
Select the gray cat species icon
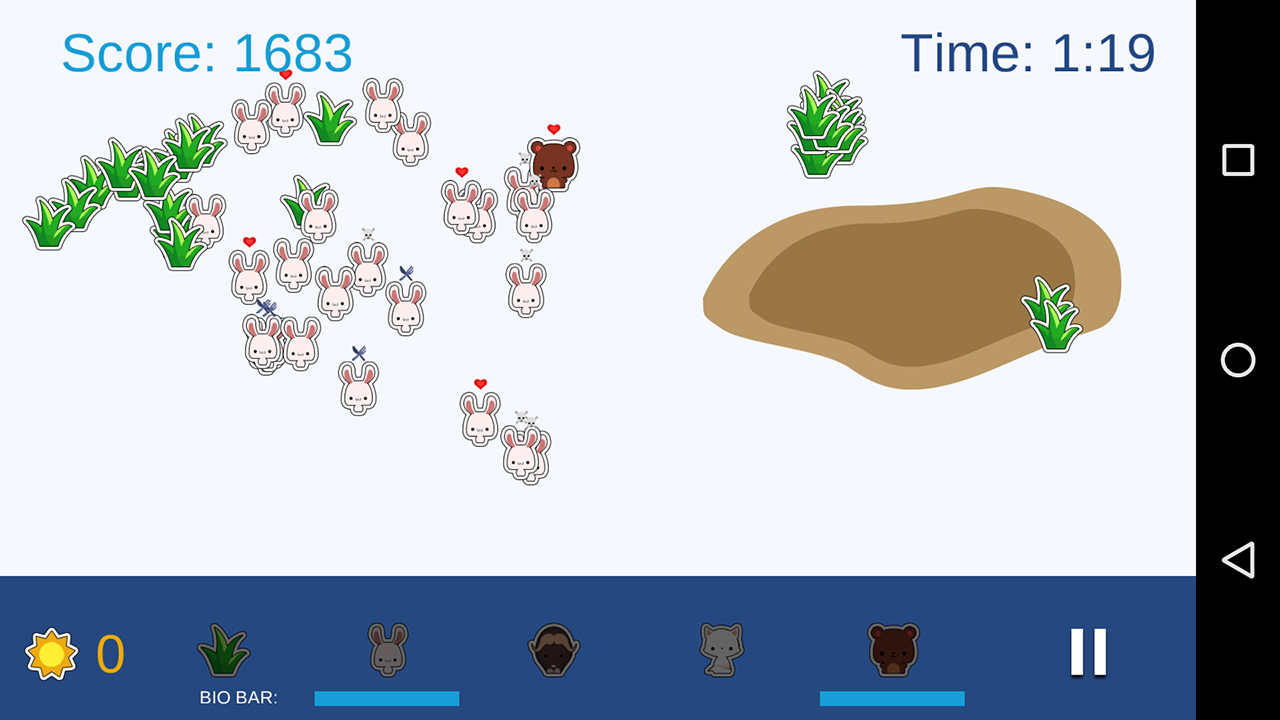(721, 650)
